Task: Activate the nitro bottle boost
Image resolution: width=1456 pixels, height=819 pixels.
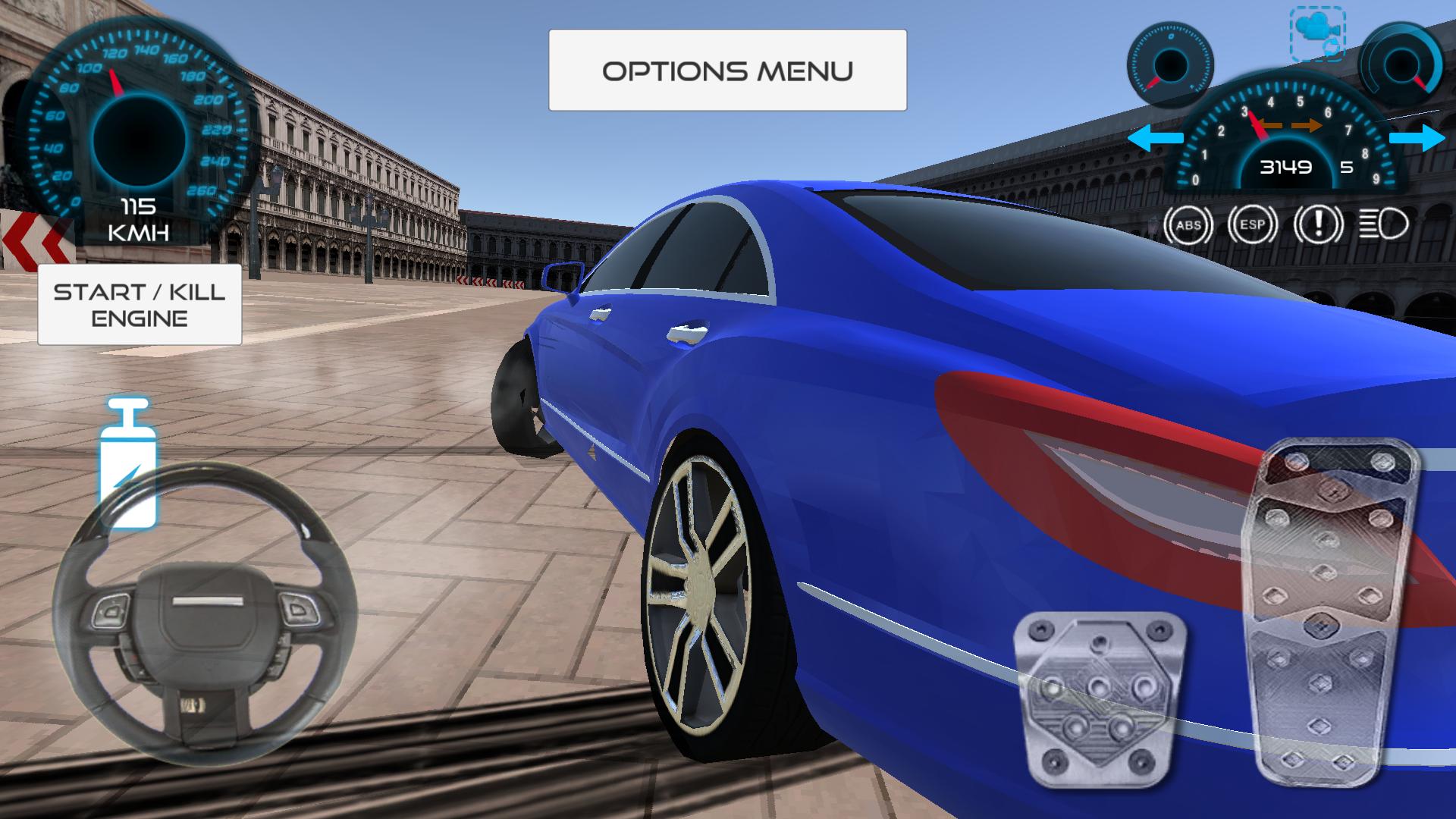Action: point(128,463)
